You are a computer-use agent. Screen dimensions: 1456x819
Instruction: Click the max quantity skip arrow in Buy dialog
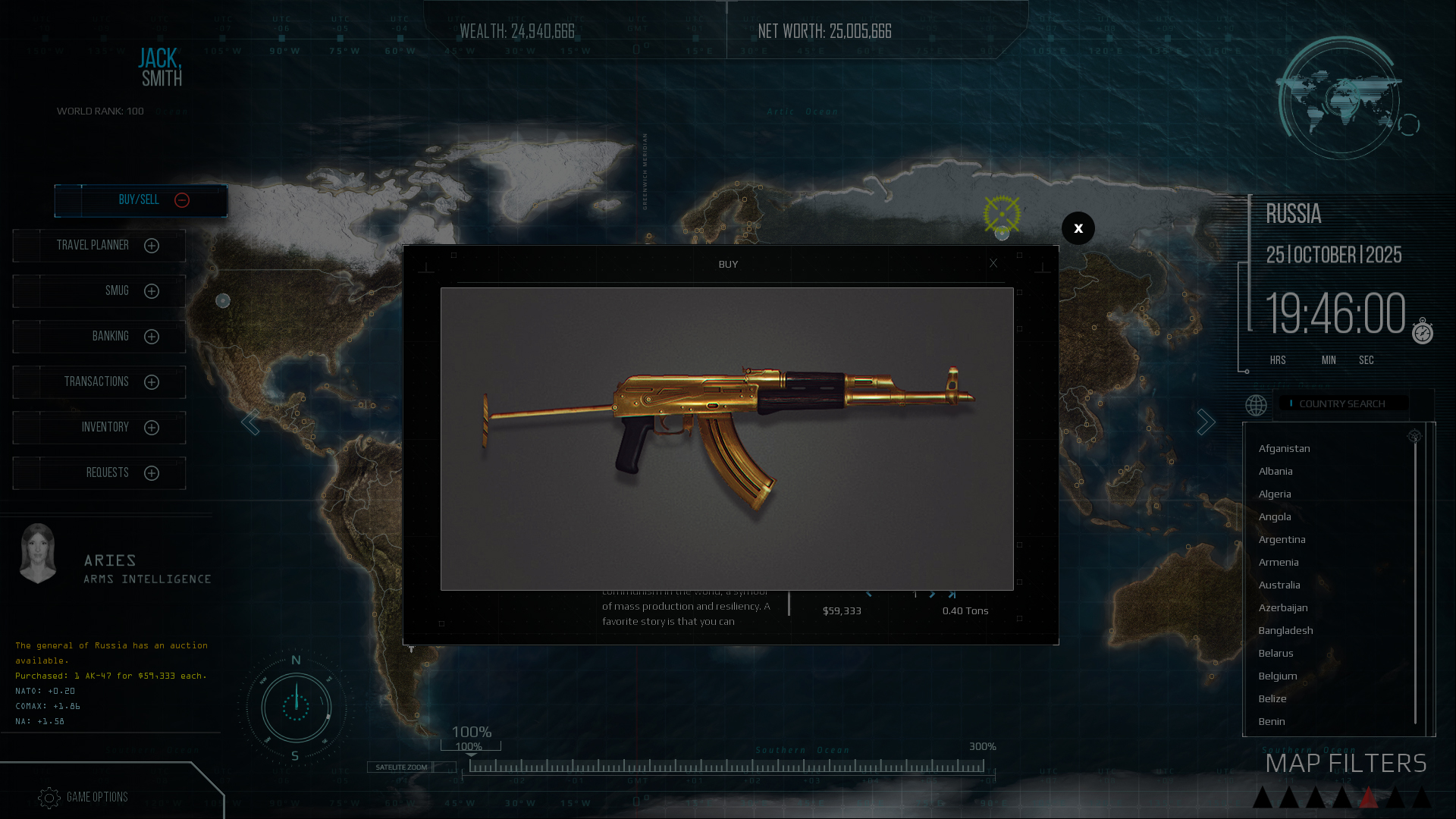952,595
